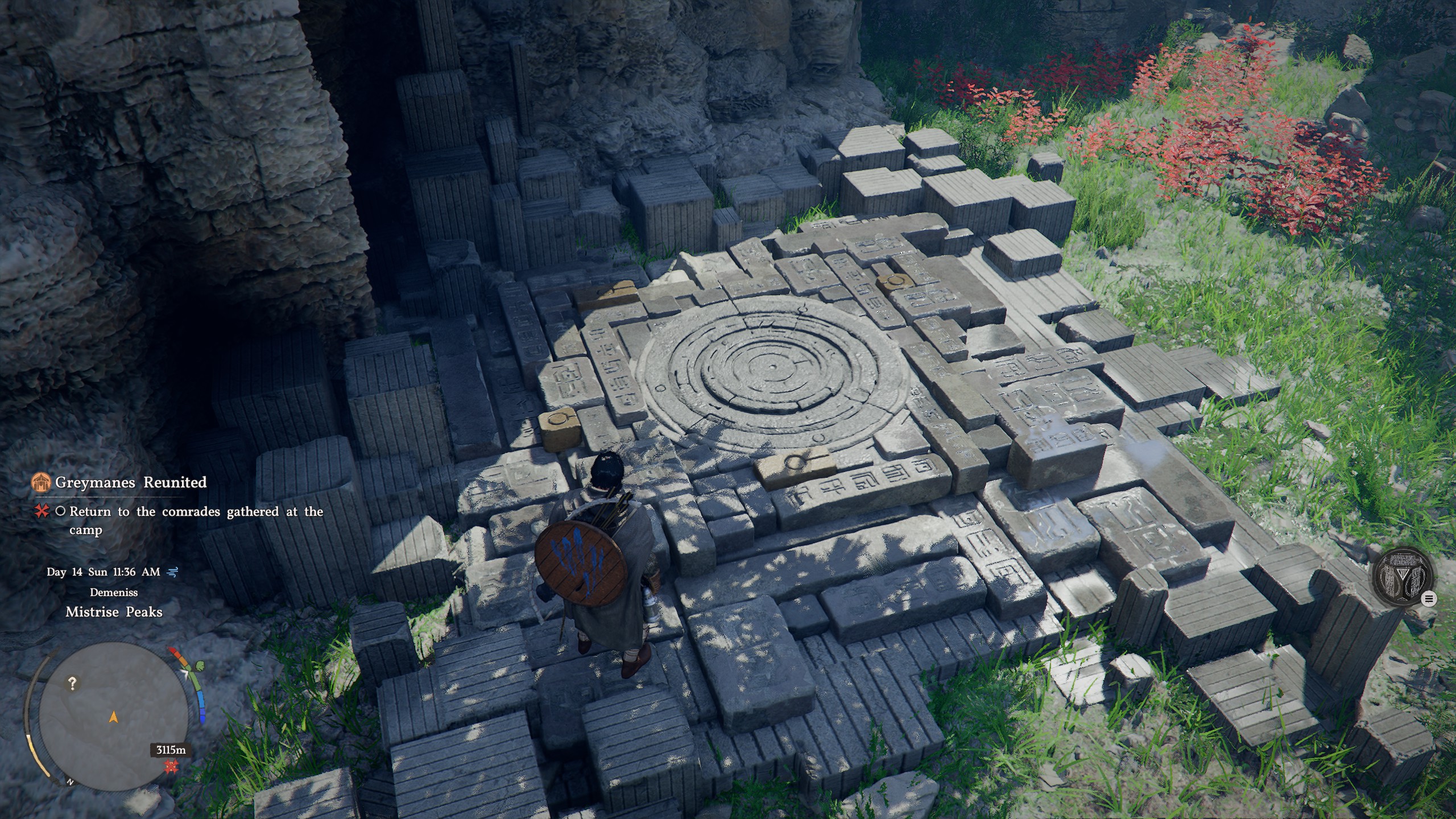Screen dimensions: 1456x819
Task: Select the question mark minimap marker
Action: (x=72, y=683)
